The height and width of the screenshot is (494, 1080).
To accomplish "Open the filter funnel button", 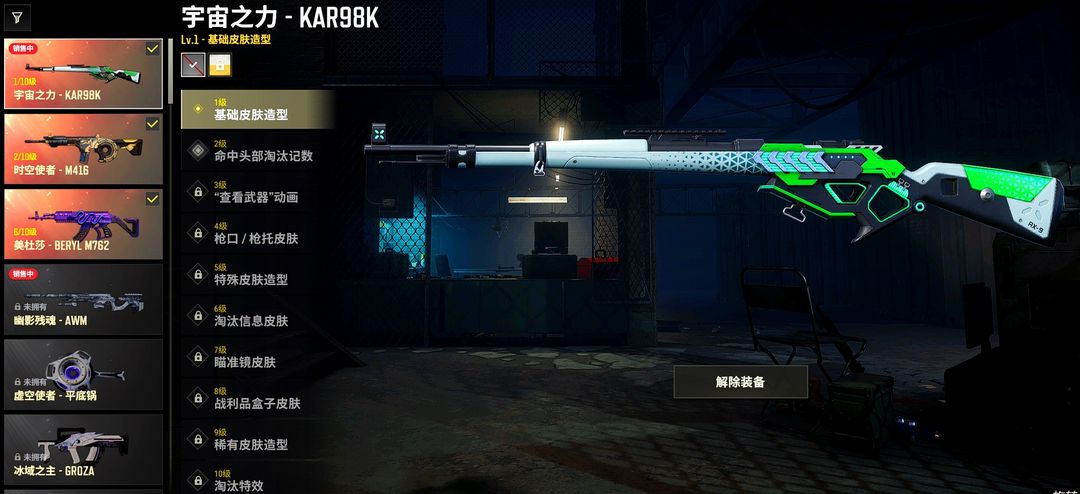I will pos(17,17).
